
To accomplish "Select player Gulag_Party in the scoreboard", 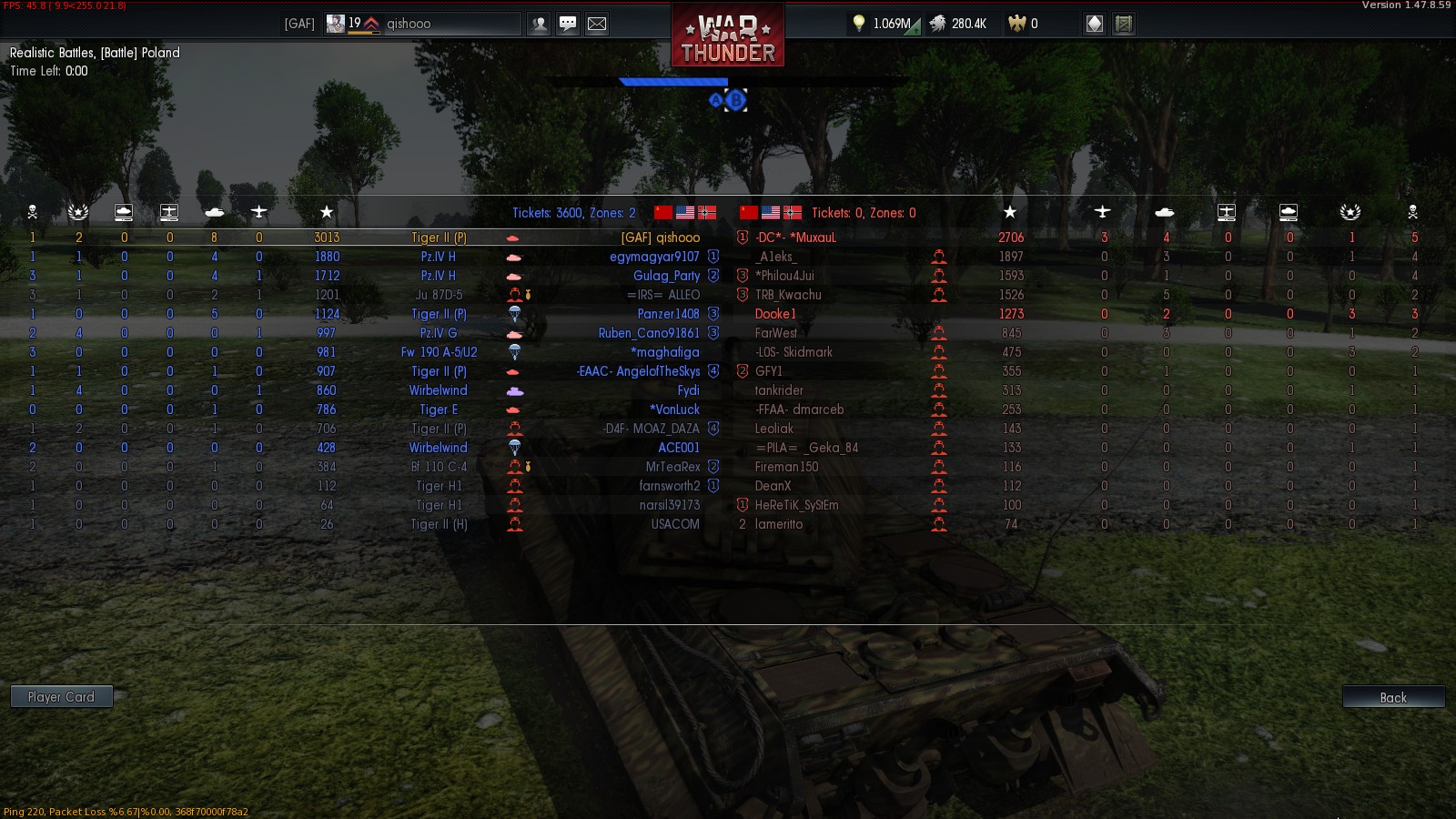I will 666,276.
